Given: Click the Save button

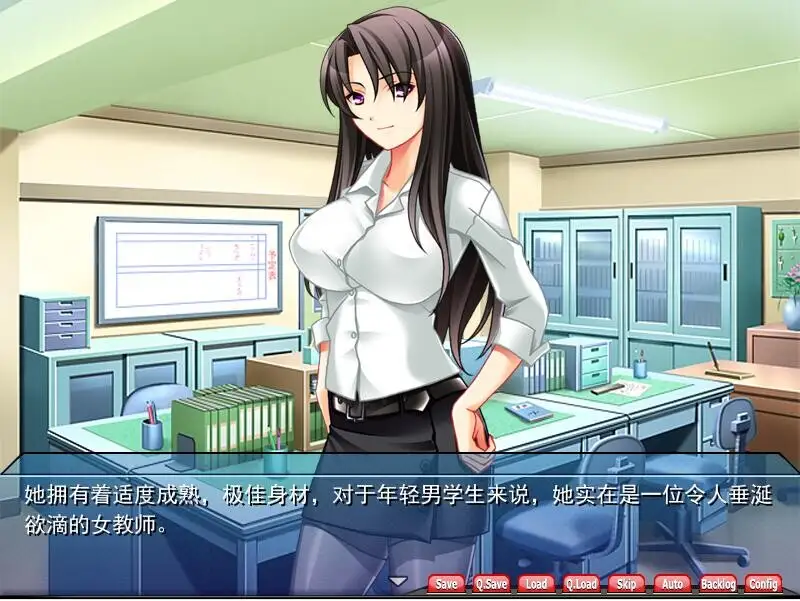Looking at the screenshot, I should pos(446,584).
